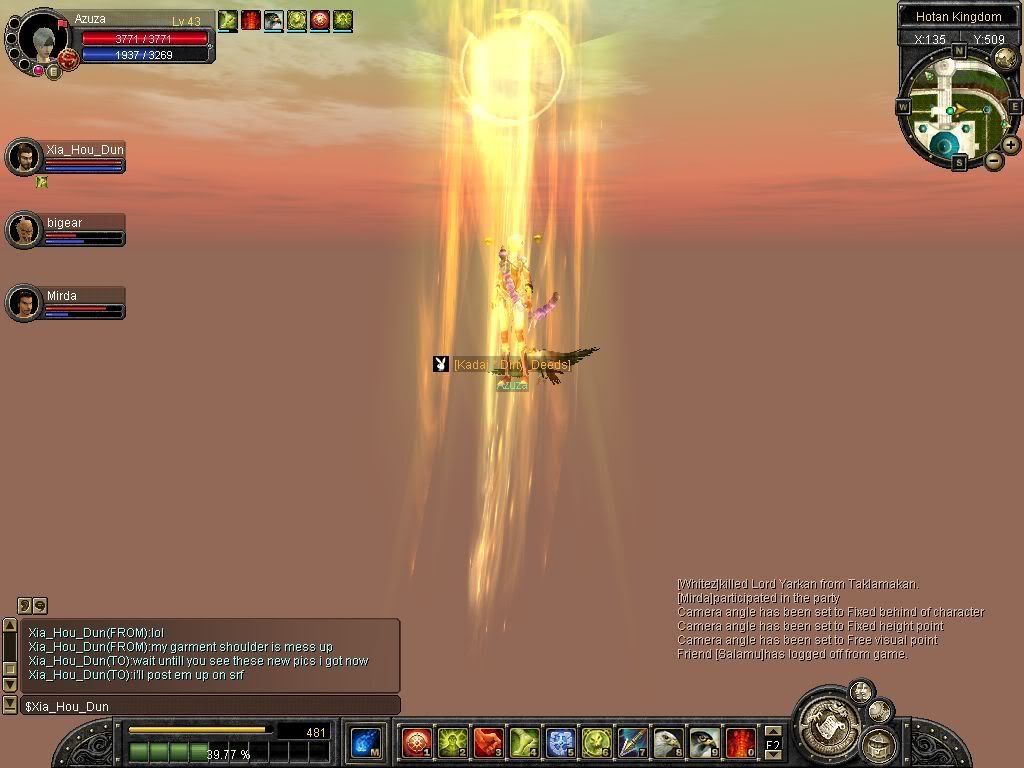This screenshot has width=1024, height=768.
Task: Zoom in the minimap with plus button
Action: pyautogui.click(x=1011, y=145)
